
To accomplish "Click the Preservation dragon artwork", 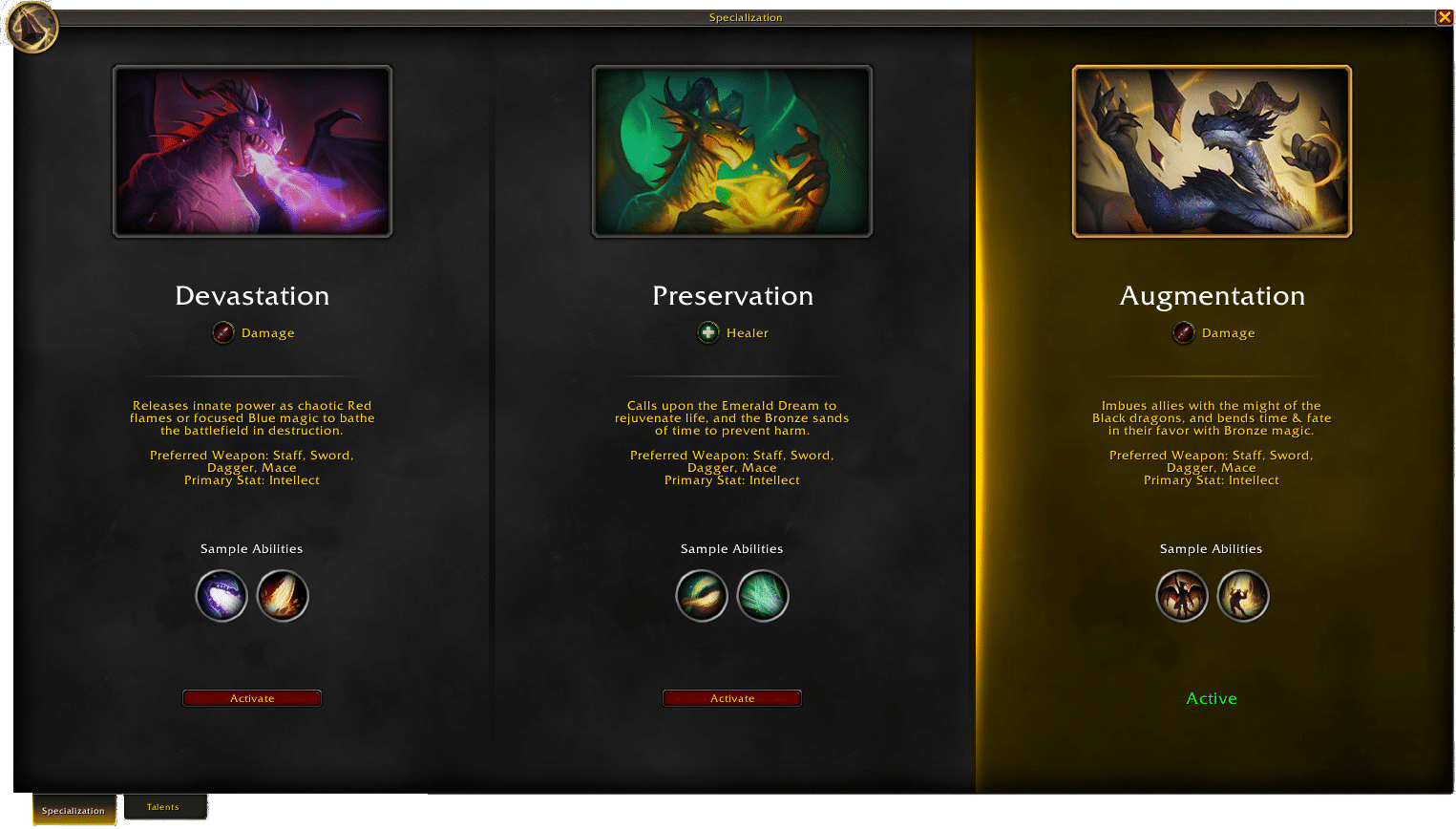I will pos(732,151).
